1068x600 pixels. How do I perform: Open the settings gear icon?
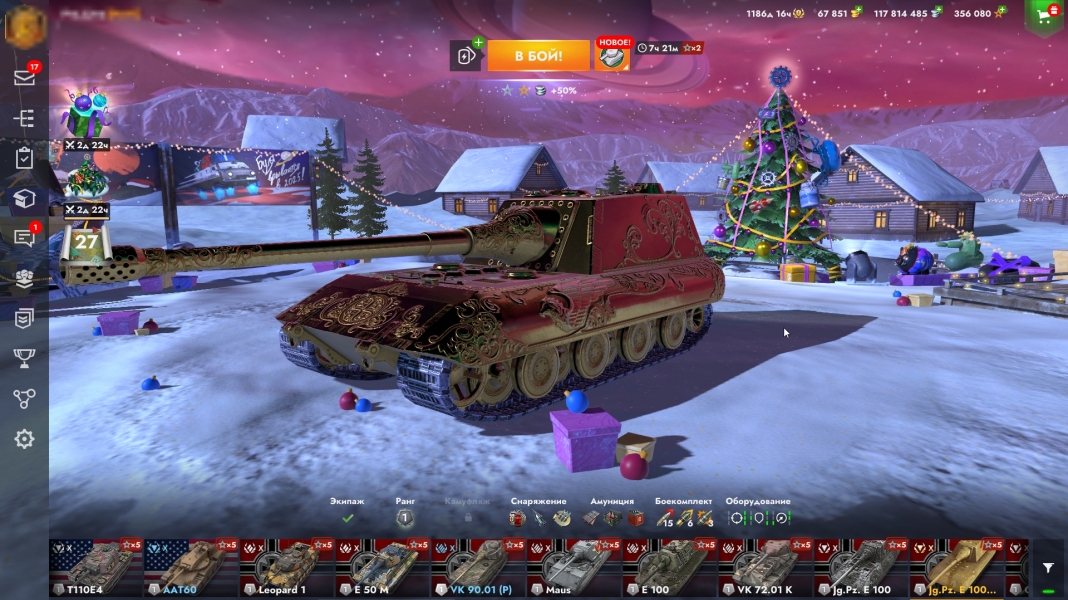point(24,439)
